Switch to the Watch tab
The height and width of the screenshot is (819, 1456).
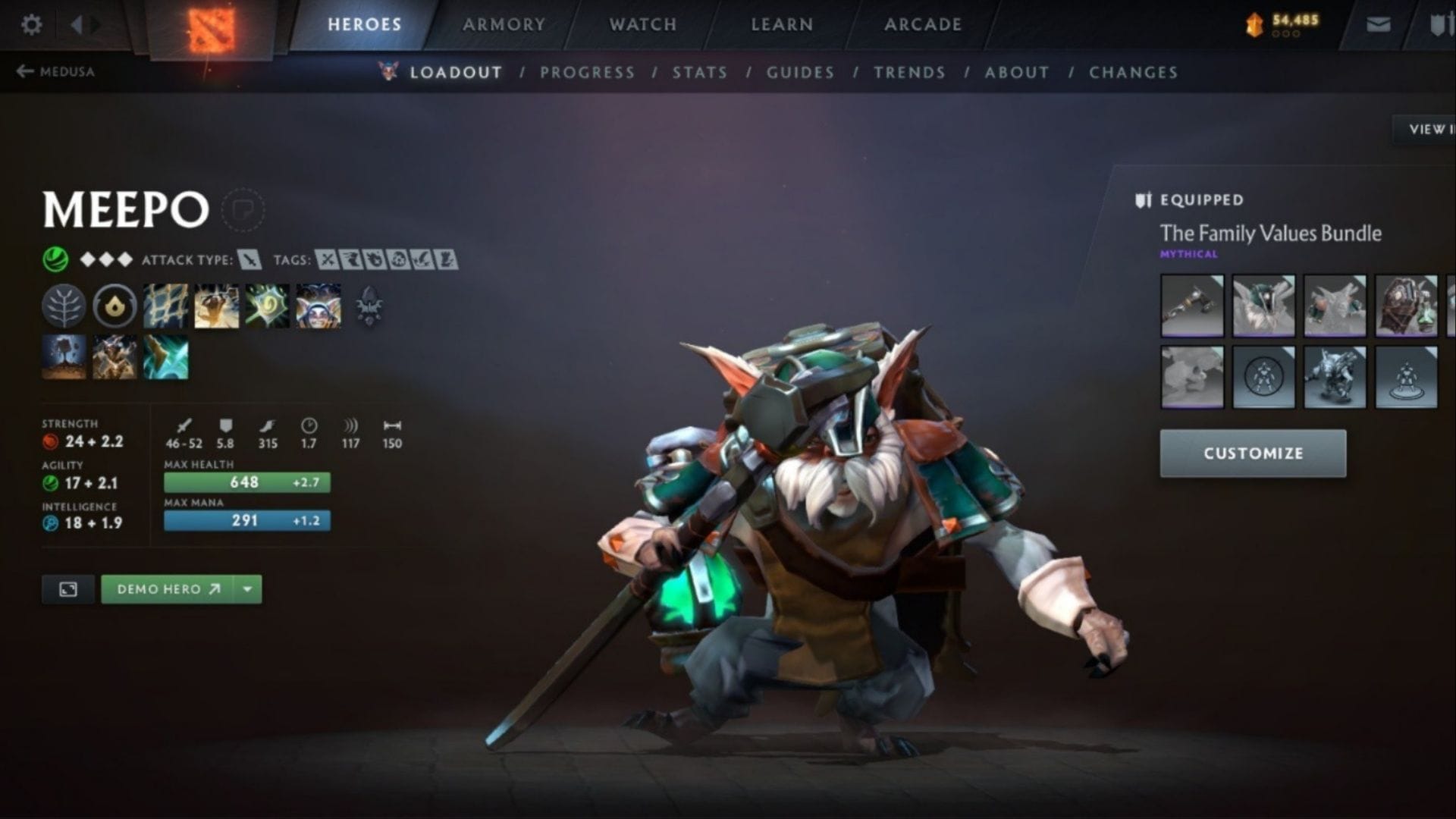642,24
